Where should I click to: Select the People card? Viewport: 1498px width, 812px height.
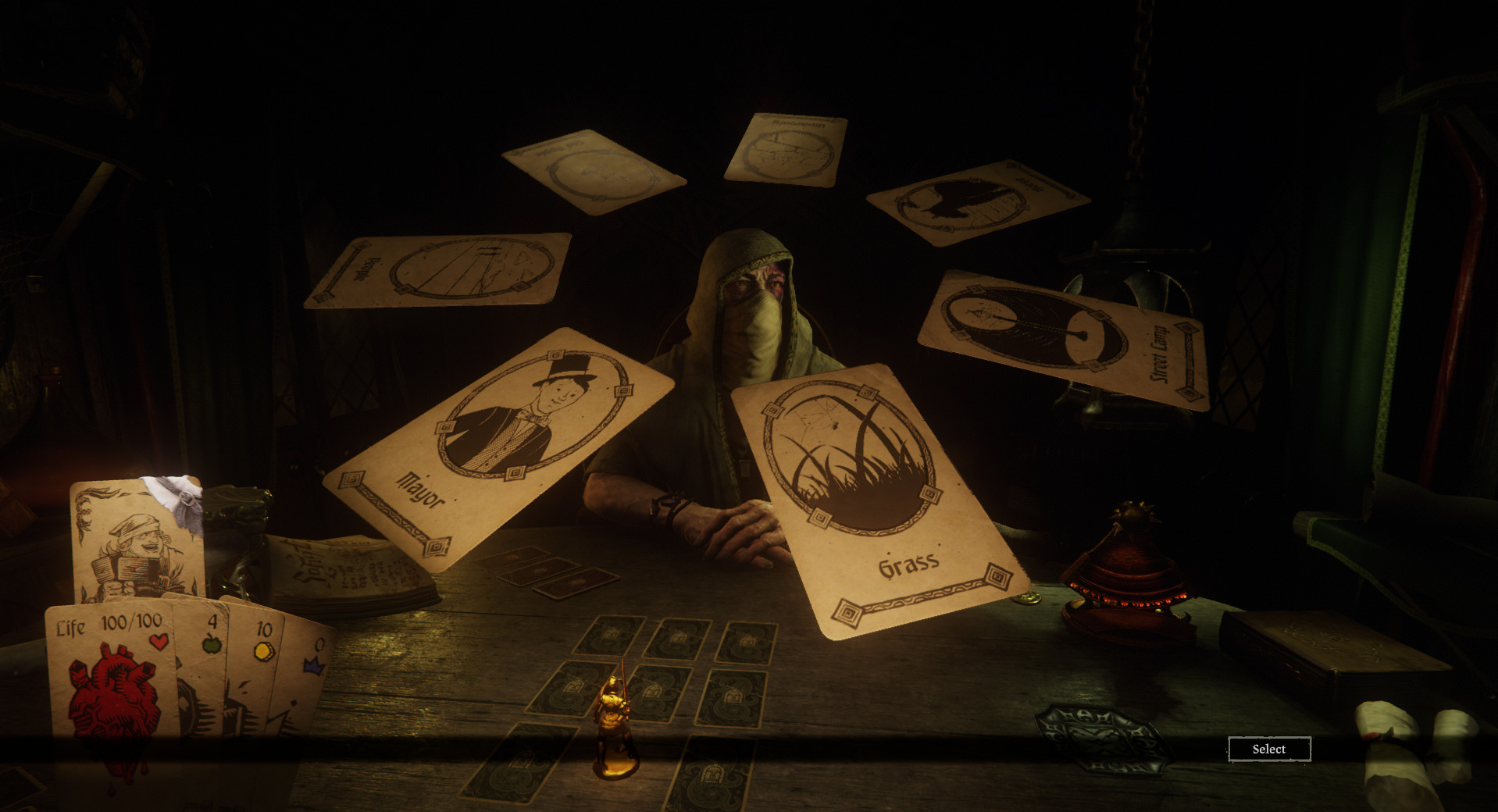[x=438, y=269]
